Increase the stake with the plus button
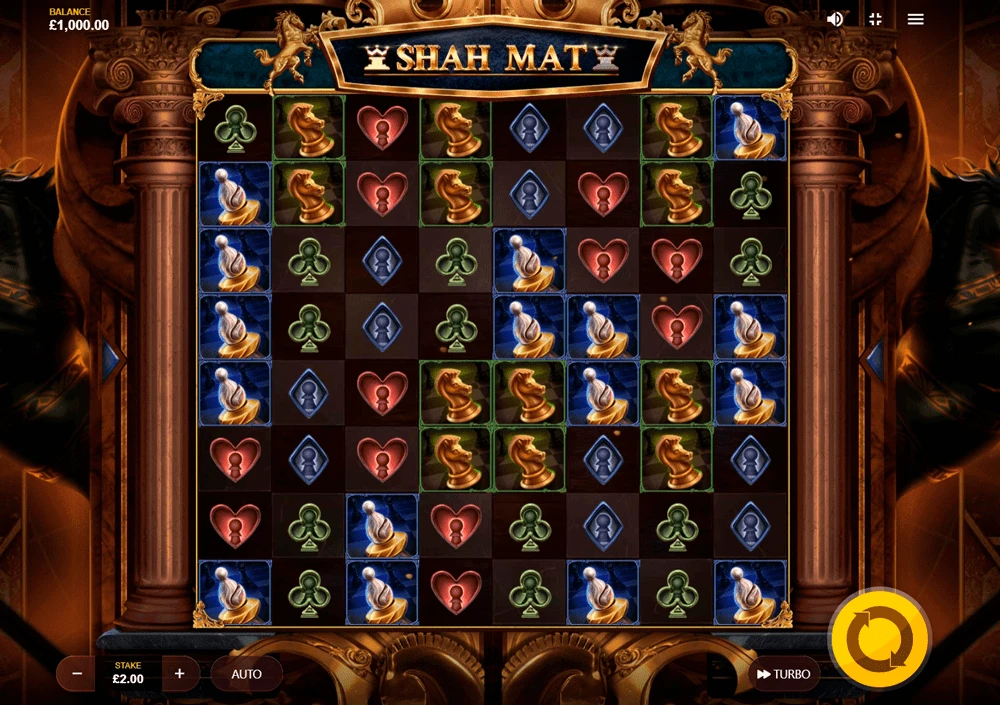 click(x=180, y=674)
